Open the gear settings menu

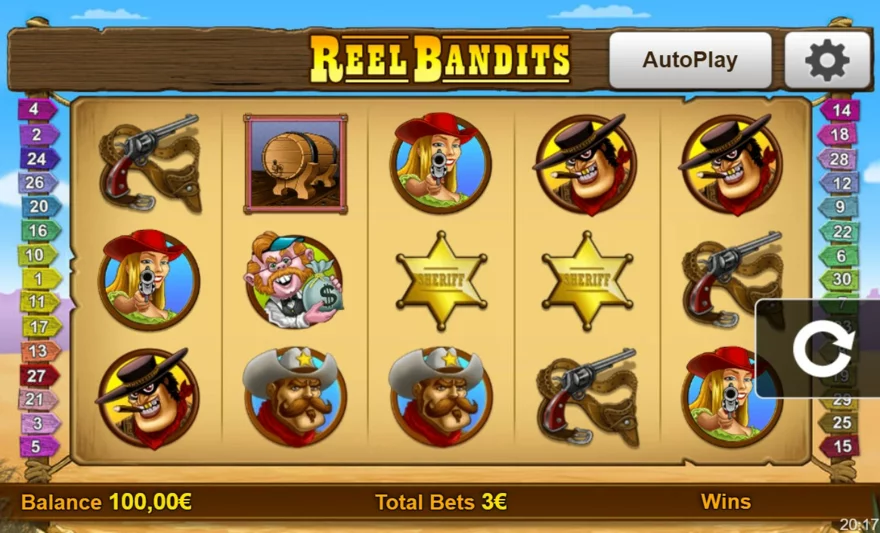[x=827, y=60]
